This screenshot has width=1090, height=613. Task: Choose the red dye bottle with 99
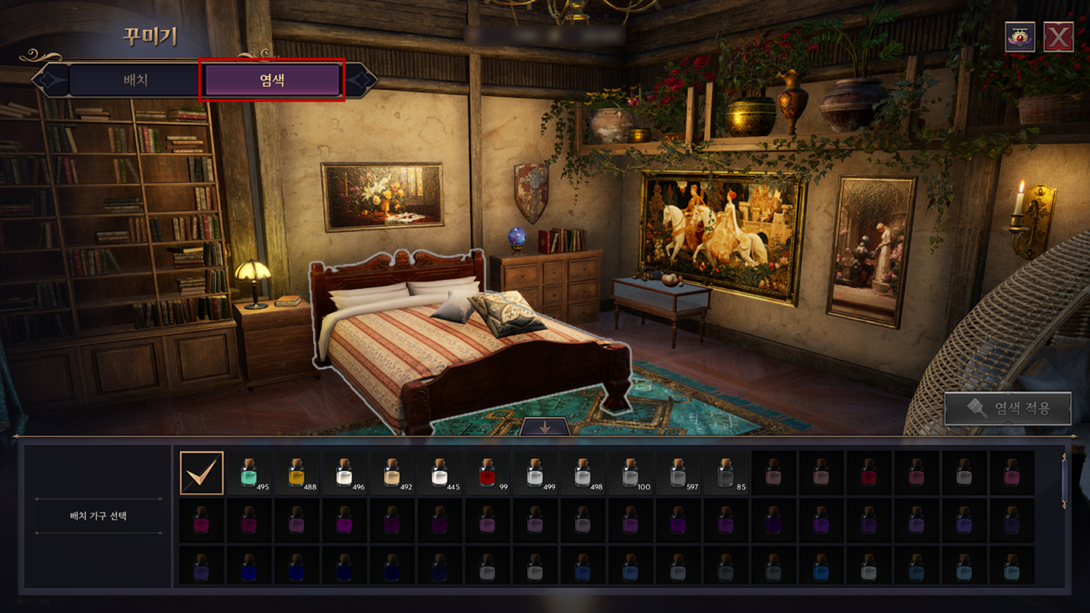click(487, 473)
